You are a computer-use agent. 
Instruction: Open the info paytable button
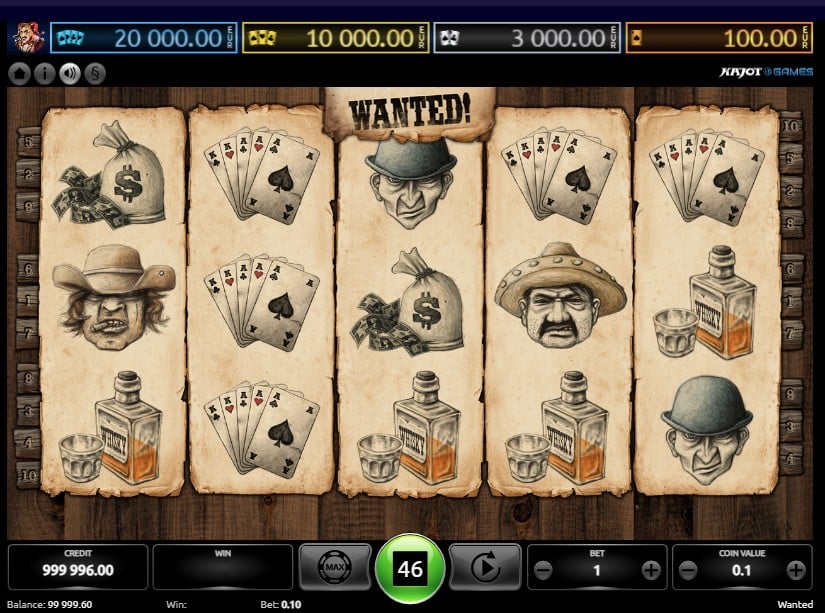[x=44, y=73]
